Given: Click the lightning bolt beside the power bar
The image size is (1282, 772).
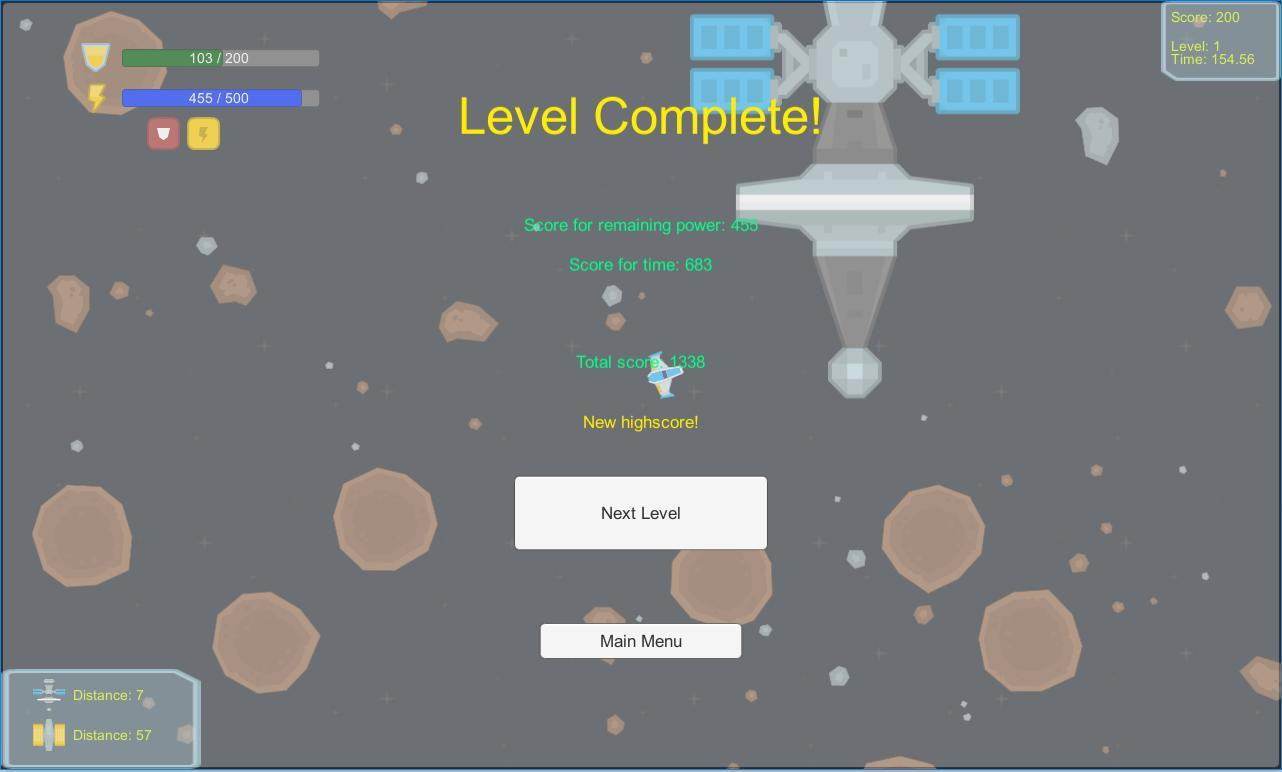Looking at the screenshot, I should [95, 97].
